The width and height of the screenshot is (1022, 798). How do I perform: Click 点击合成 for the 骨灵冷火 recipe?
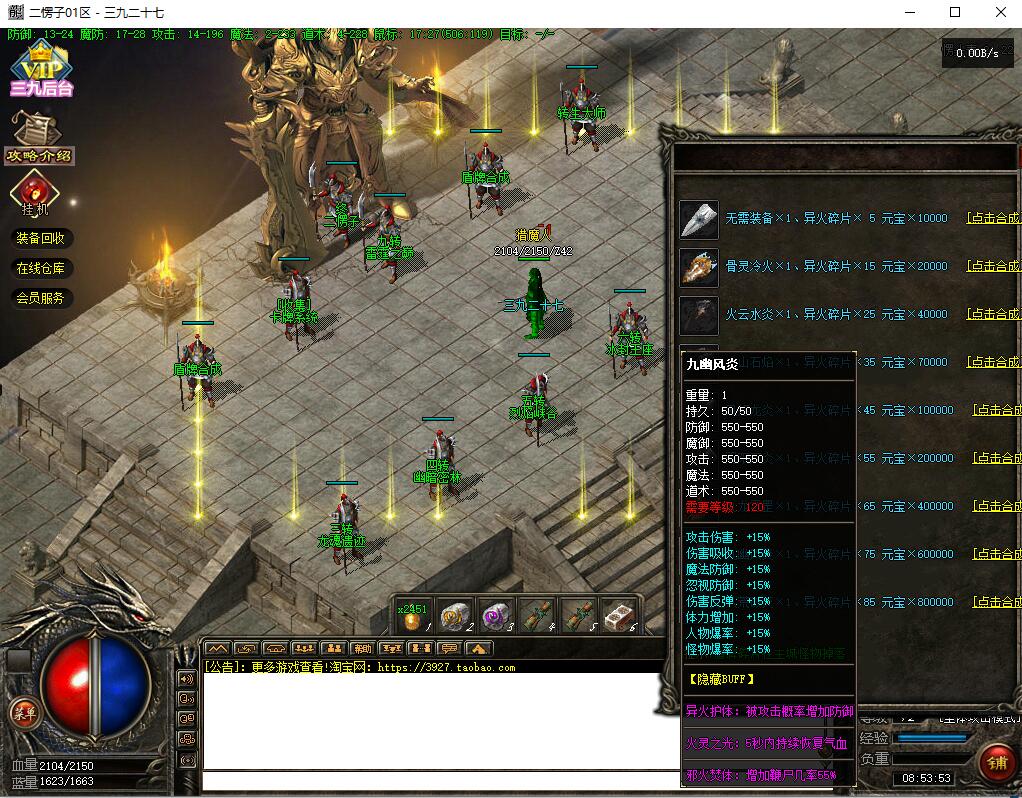(x=993, y=266)
